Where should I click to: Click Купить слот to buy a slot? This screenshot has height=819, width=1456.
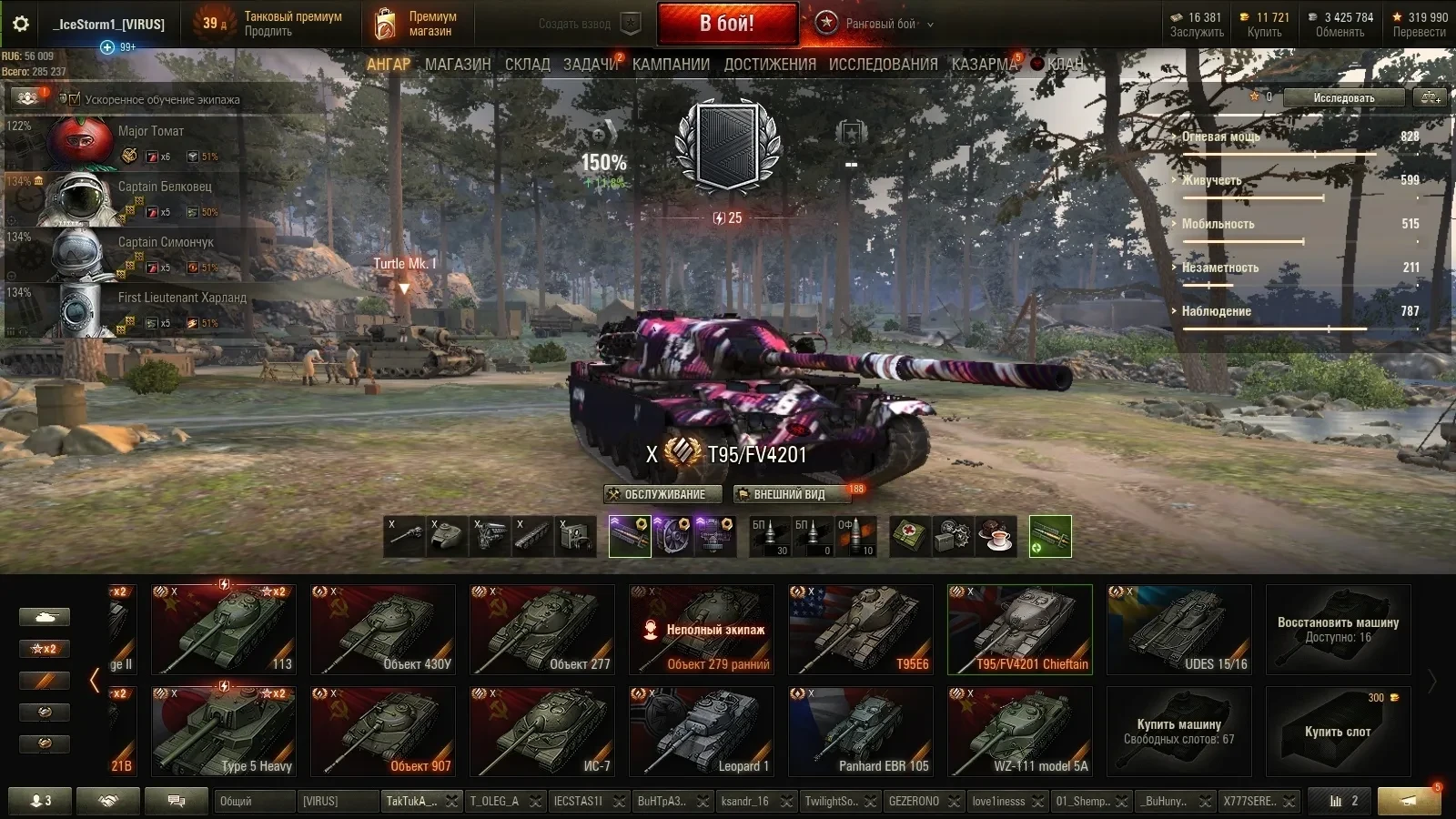[1338, 732]
